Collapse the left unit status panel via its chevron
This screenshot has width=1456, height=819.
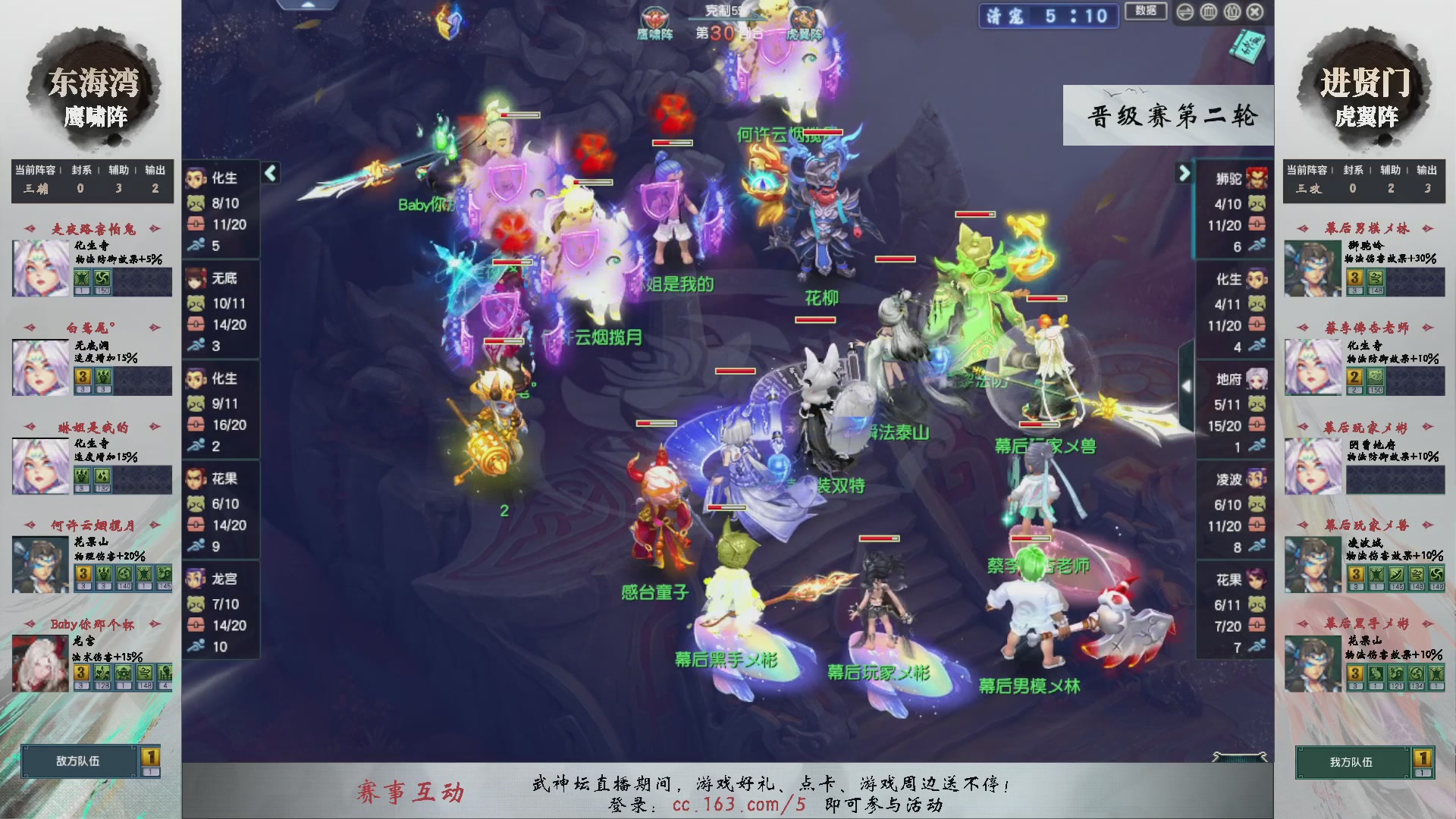click(269, 173)
